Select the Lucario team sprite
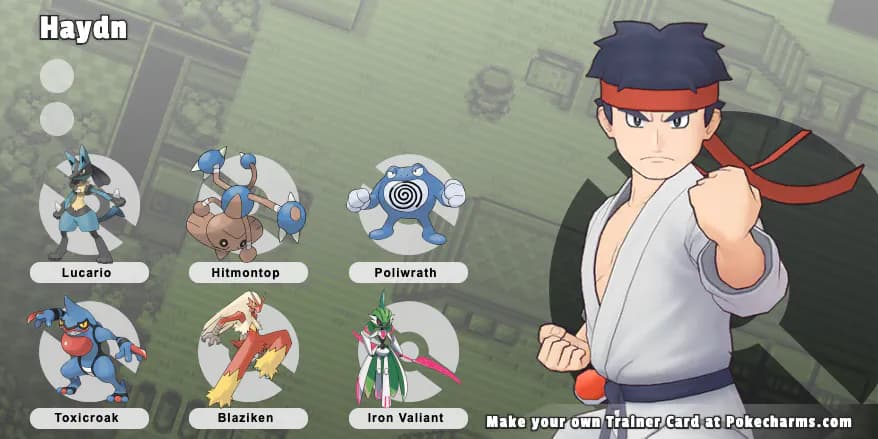Image resolution: width=878 pixels, height=439 pixels. coord(85,204)
